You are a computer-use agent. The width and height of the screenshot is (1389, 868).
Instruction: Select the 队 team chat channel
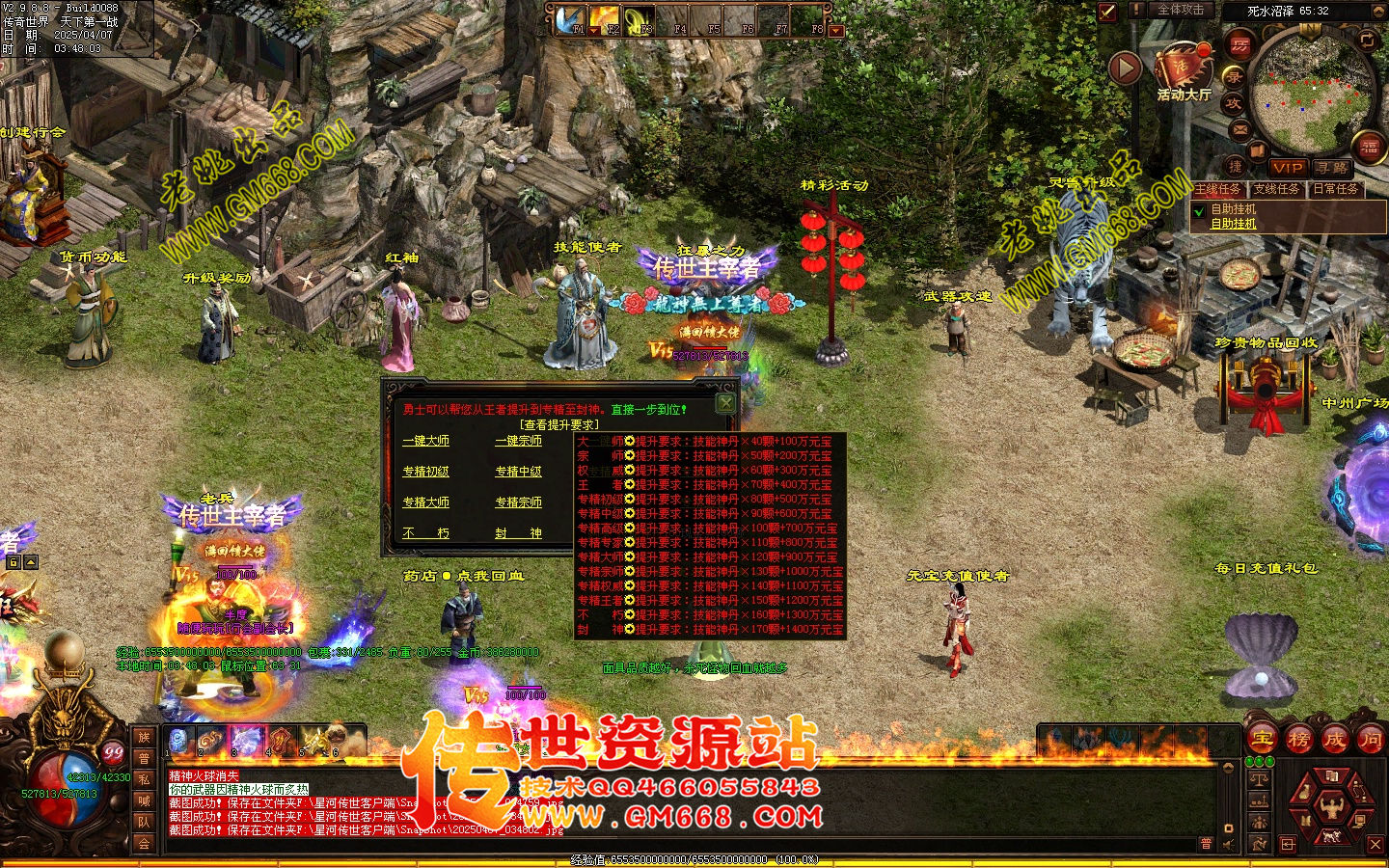point(144,822)
